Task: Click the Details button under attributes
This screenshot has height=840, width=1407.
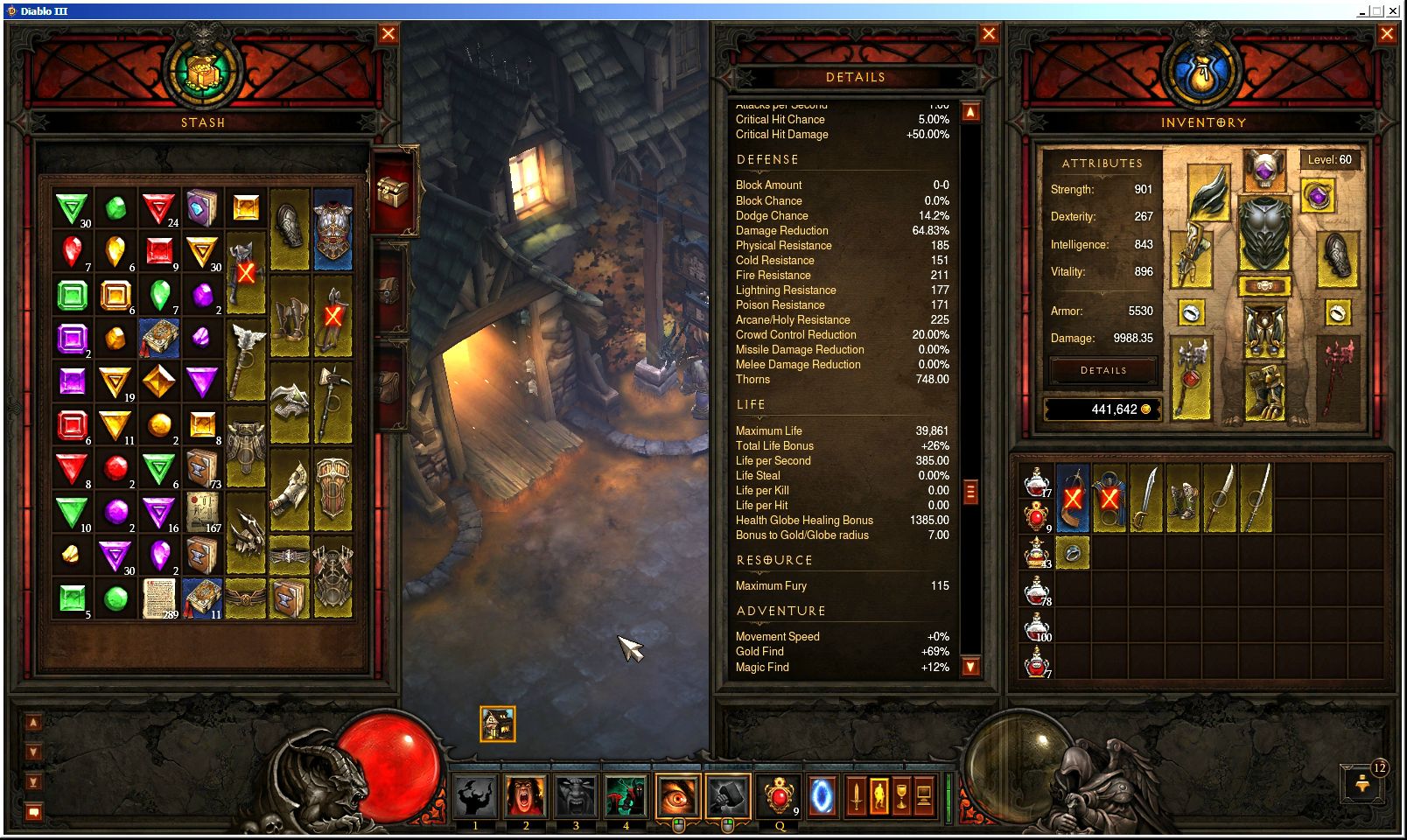Action: pyautogui.click(x=1103, y=371)
